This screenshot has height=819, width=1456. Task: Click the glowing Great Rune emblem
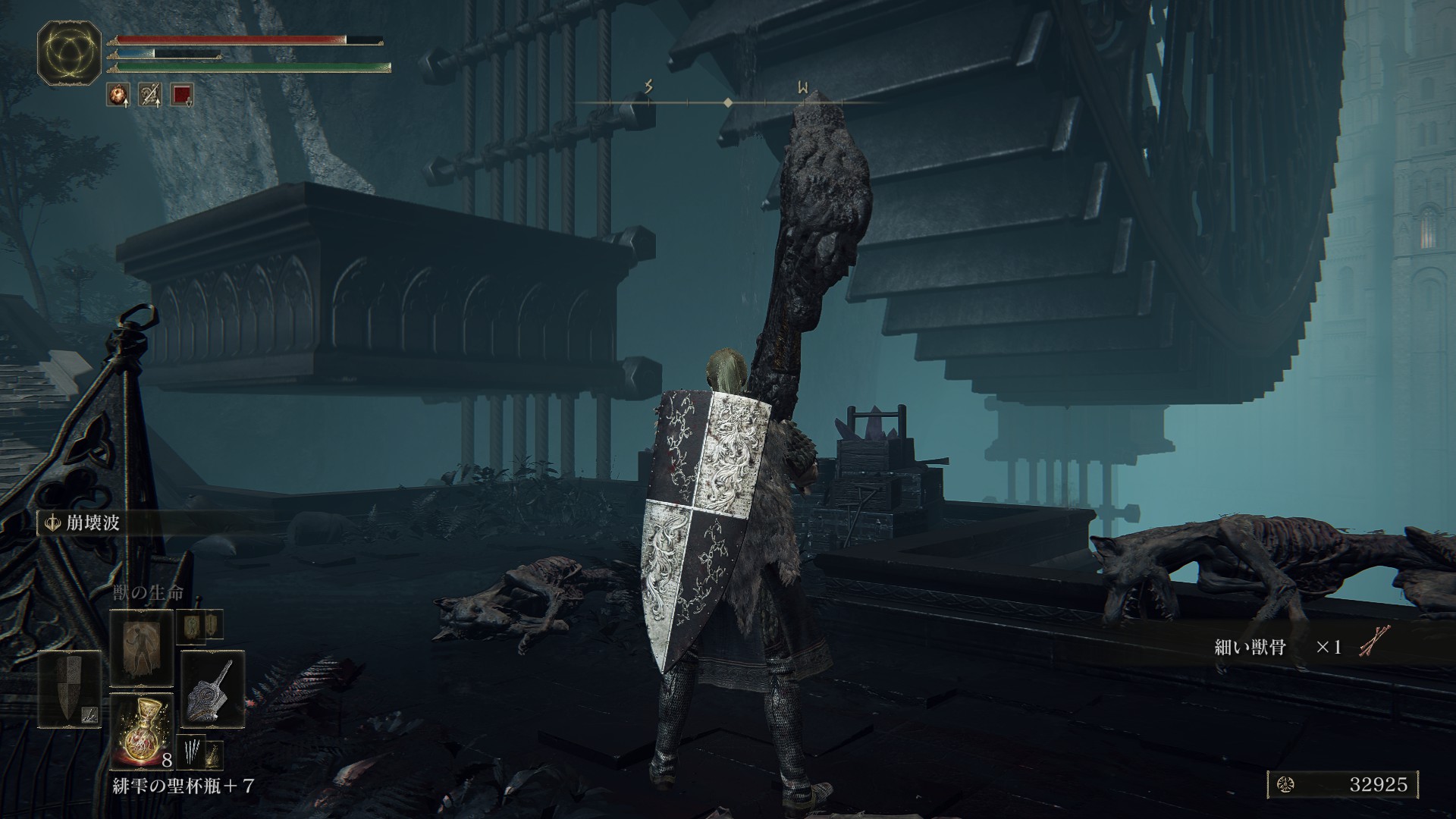coord(69,52)
